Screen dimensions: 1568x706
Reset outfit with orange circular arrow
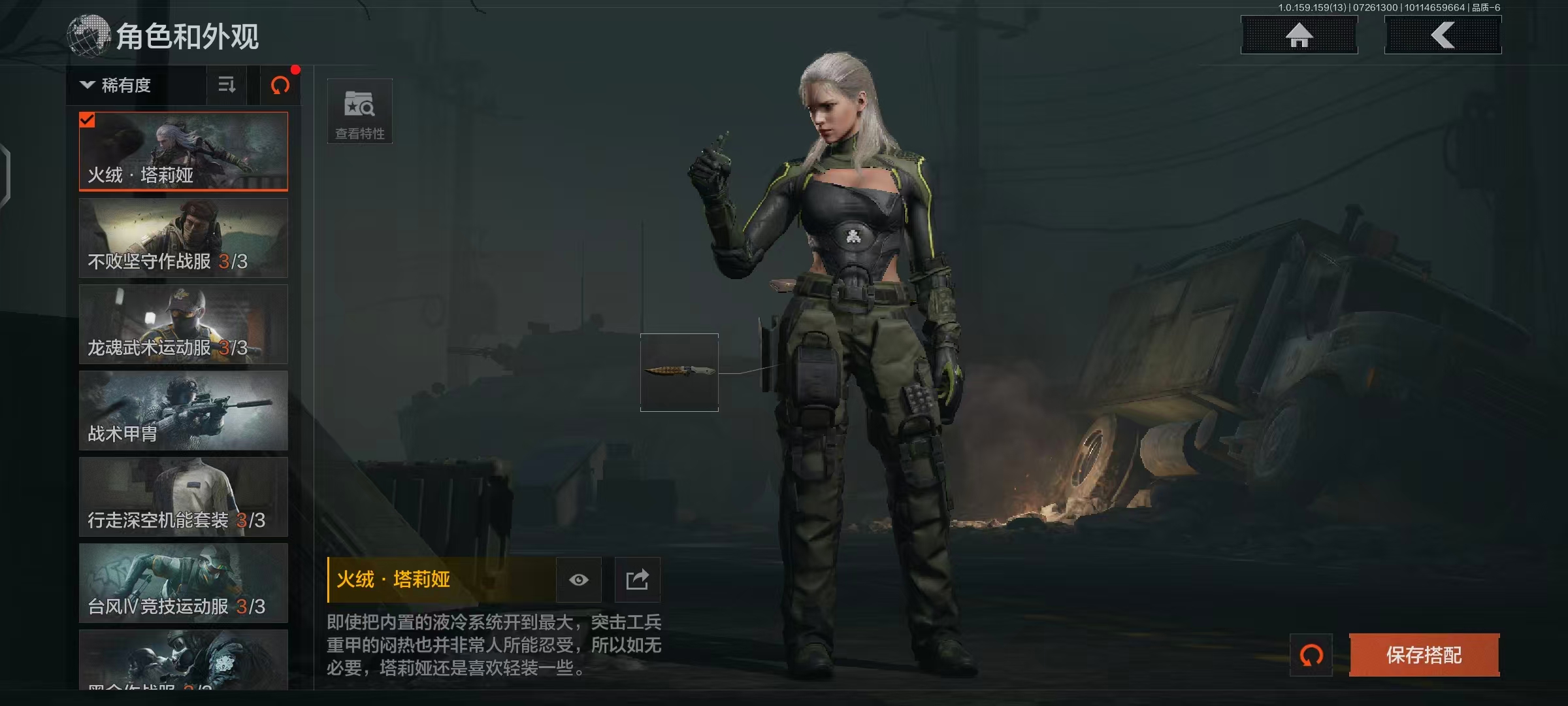(1311, 655)
